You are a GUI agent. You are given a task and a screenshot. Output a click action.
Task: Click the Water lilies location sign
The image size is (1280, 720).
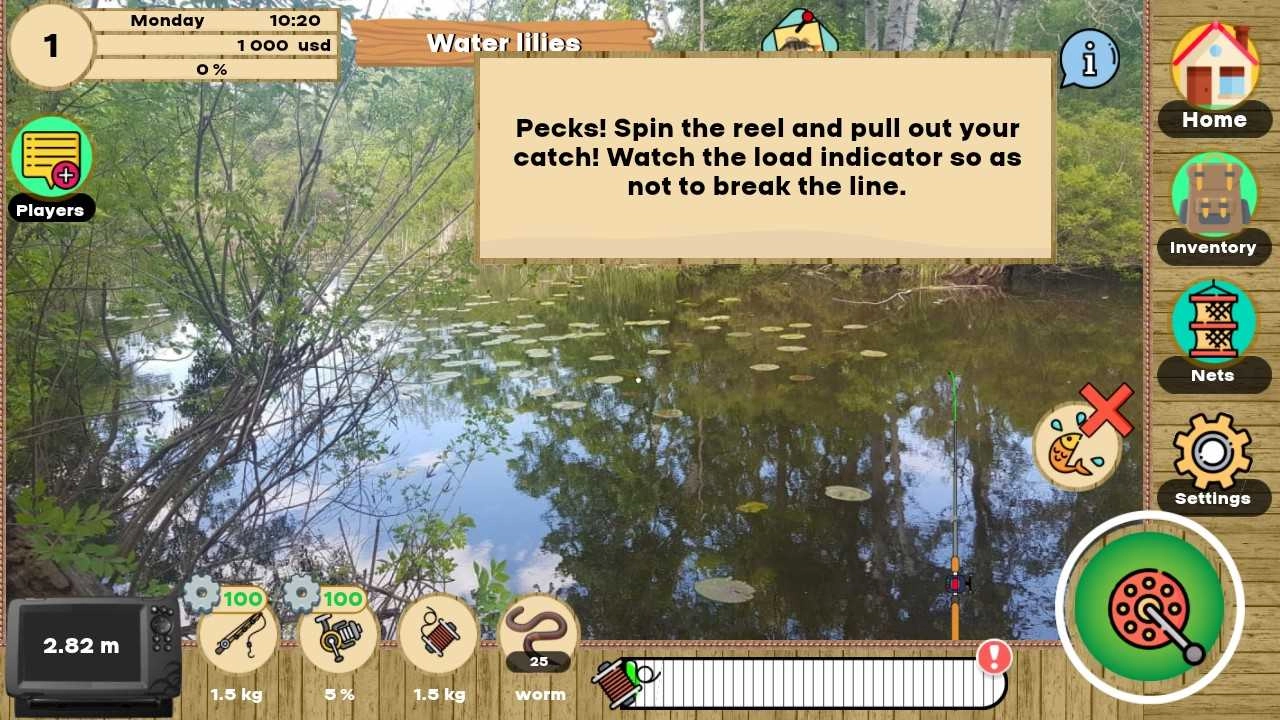(503, 43)
